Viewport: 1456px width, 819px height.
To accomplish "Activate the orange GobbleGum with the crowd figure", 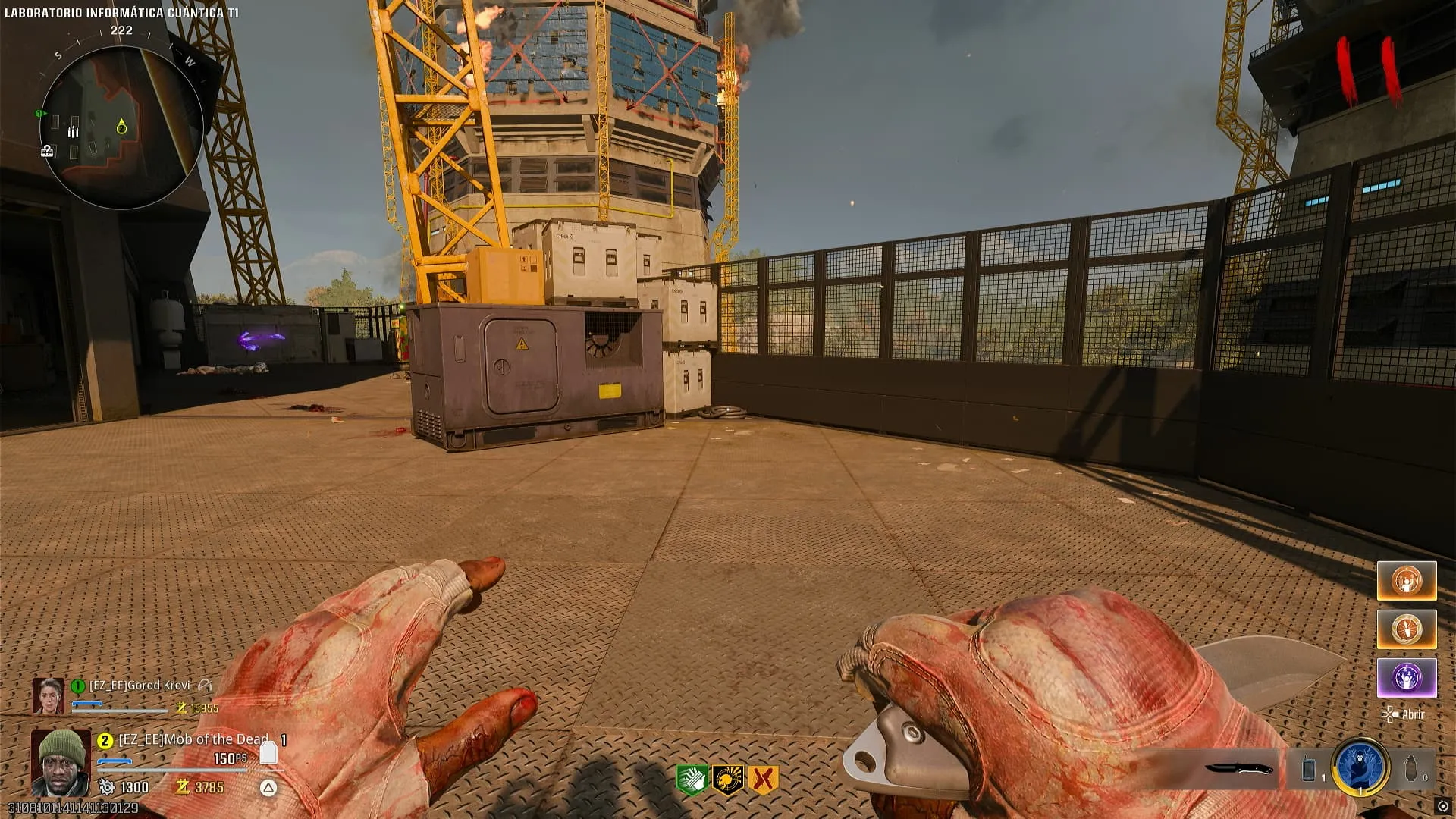I will [x=1407, y=581].
